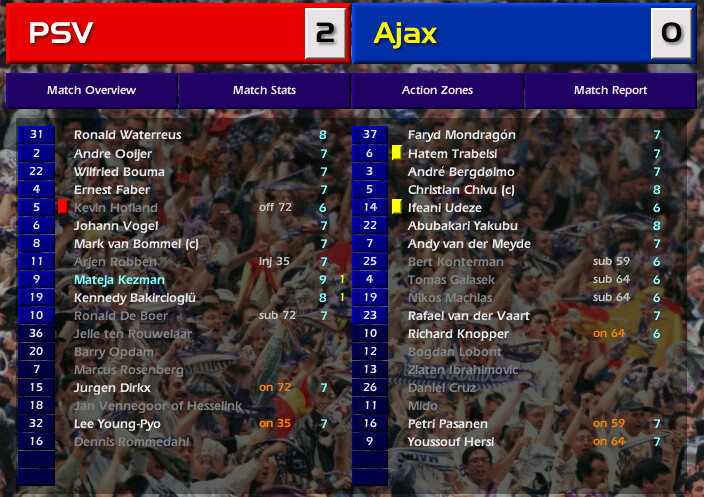
Task: Choose Mark van Bommel in the PSV list
Action: (130, 244)
